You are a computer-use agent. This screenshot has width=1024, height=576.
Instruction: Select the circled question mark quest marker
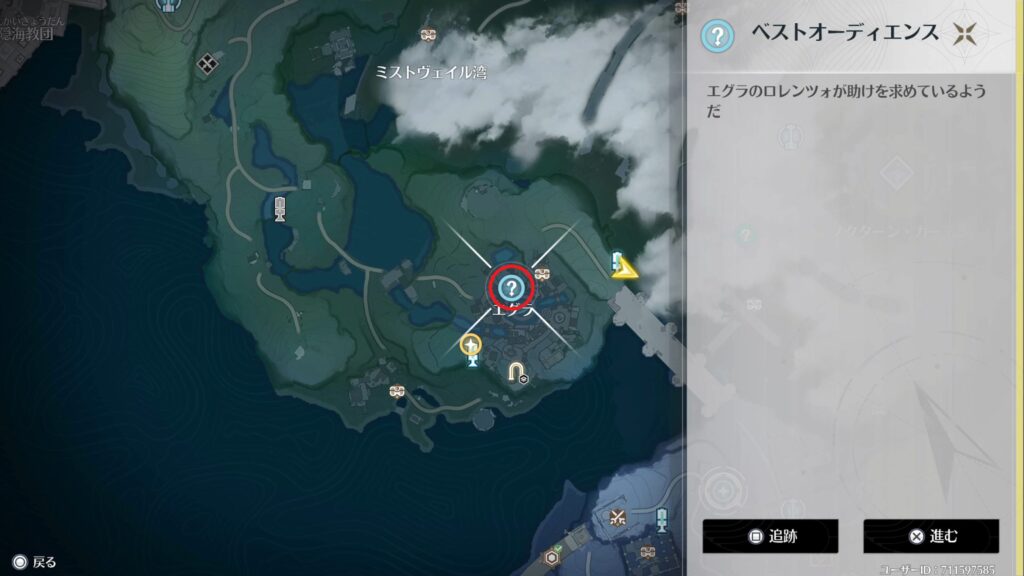512,289
